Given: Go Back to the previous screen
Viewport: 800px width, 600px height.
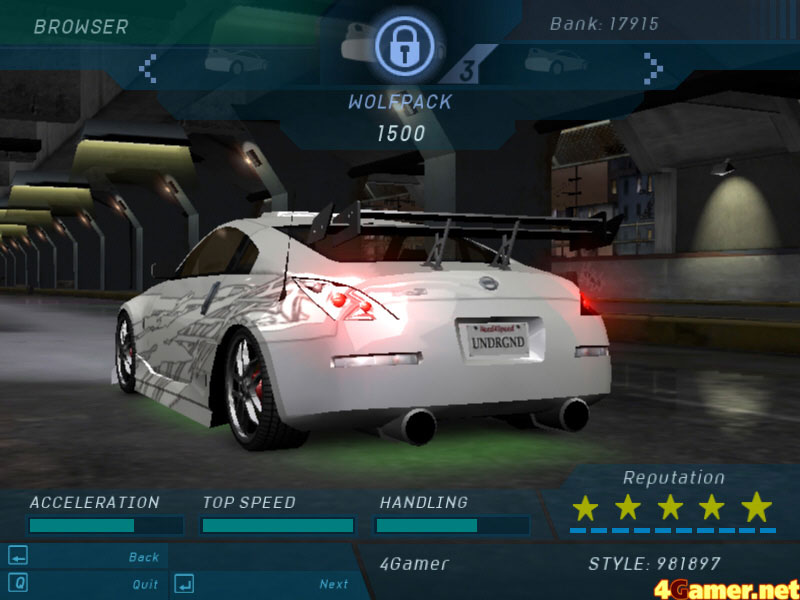Looking at the screenshot, I should (x=144, y=557).
